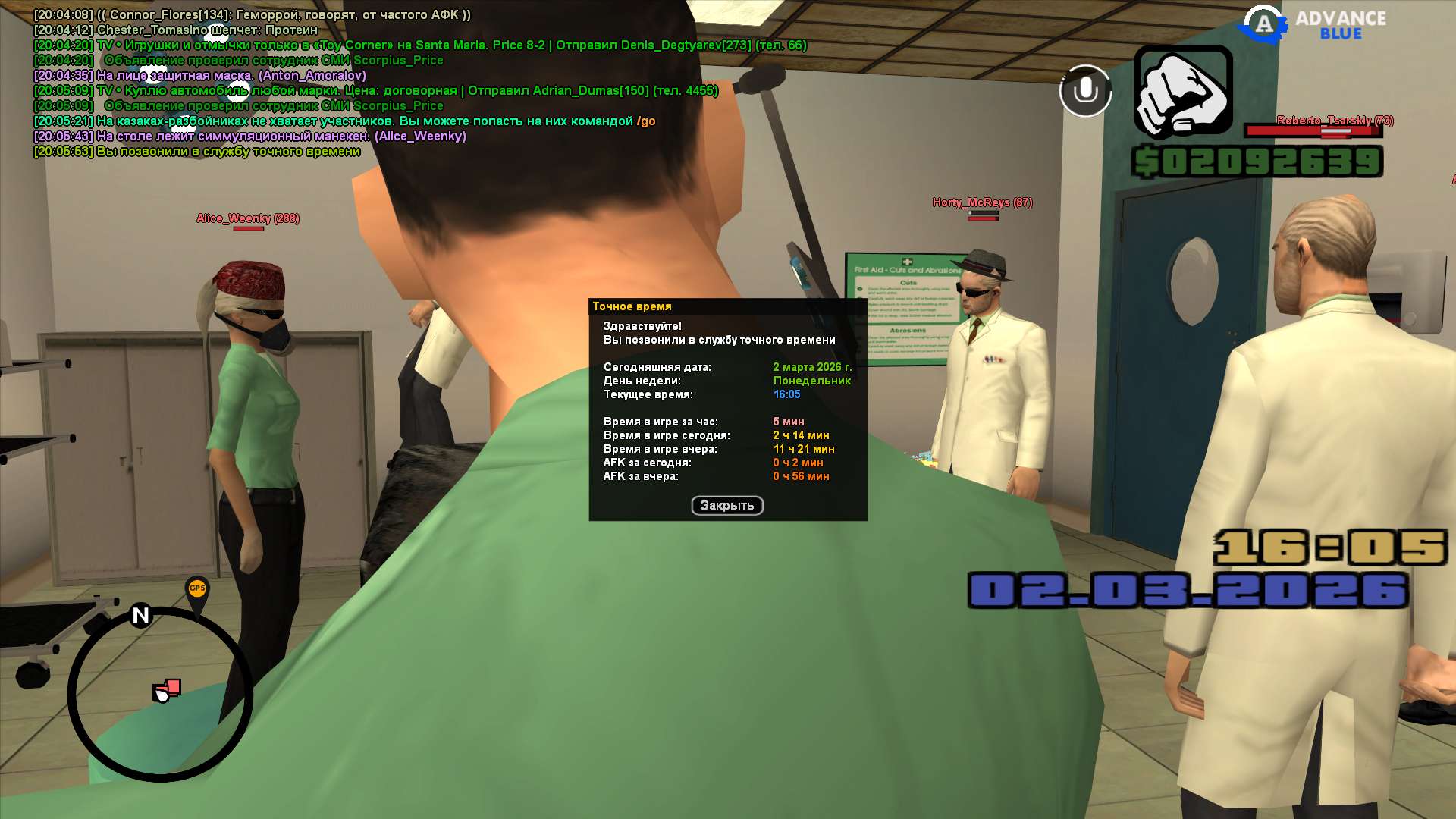Click the orange GPS marker on the minimap

coord(197,589)
